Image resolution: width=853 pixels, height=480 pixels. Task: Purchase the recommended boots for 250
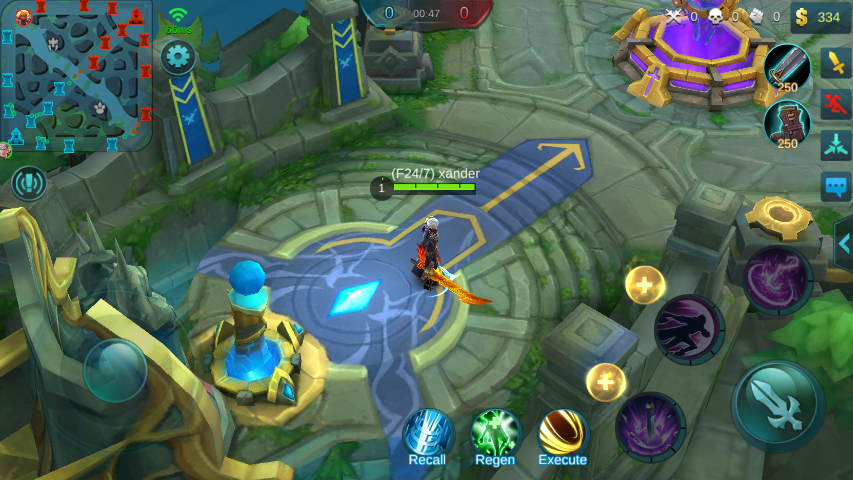click(x=787, y=124)
